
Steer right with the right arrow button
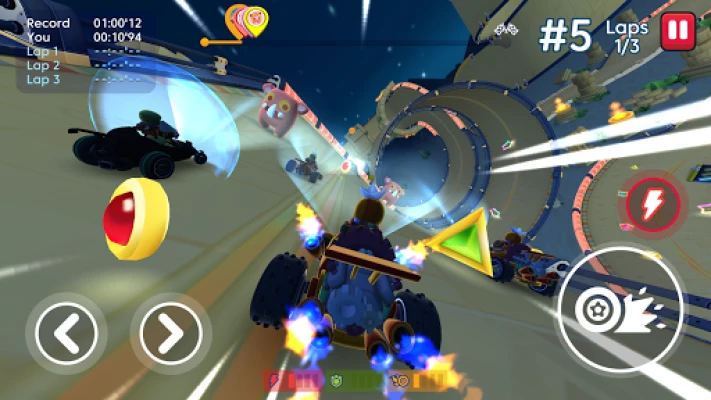pos(171,332)
